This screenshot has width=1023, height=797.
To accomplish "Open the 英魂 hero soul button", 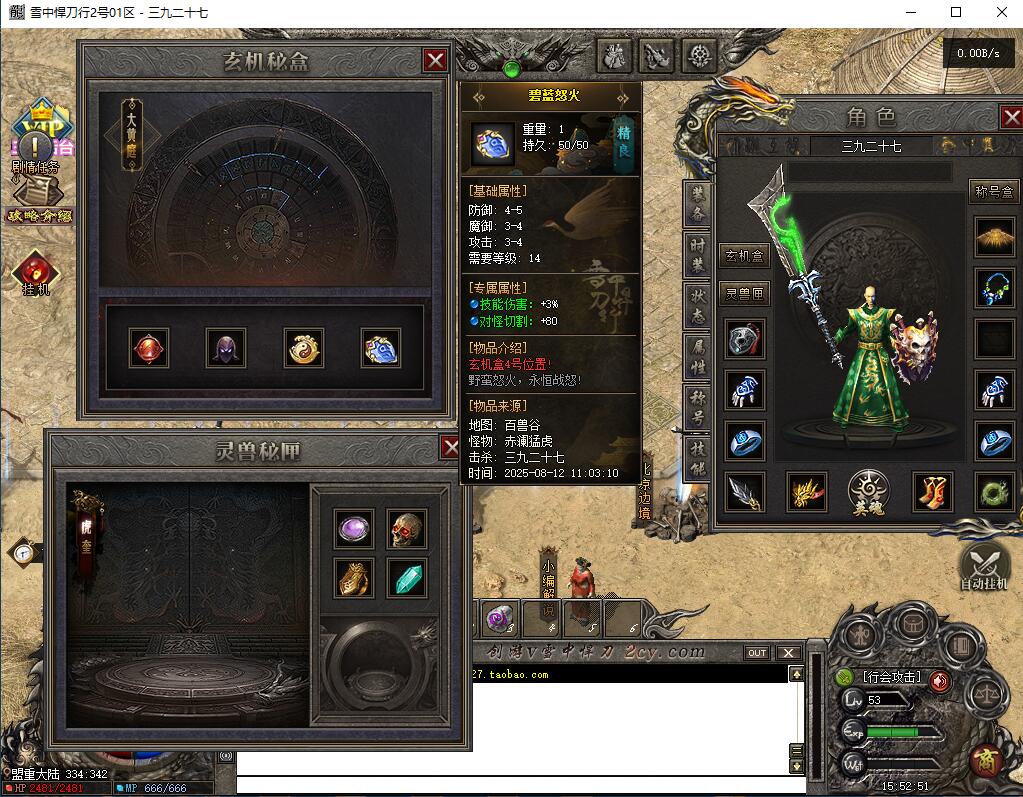I will (869, 491).
